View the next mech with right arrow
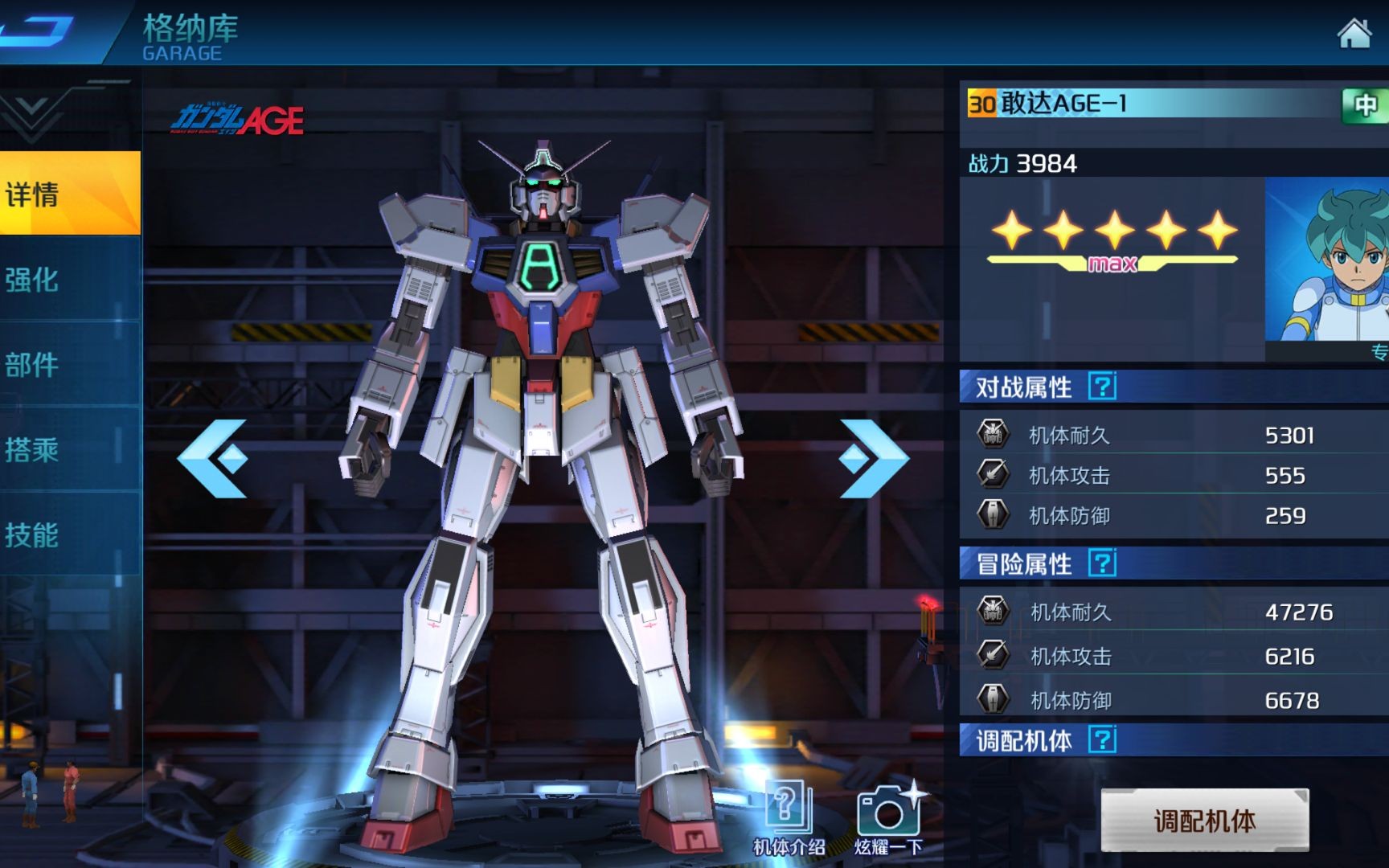The height and width of the screenshot is (868, 1389). (873, 458)
